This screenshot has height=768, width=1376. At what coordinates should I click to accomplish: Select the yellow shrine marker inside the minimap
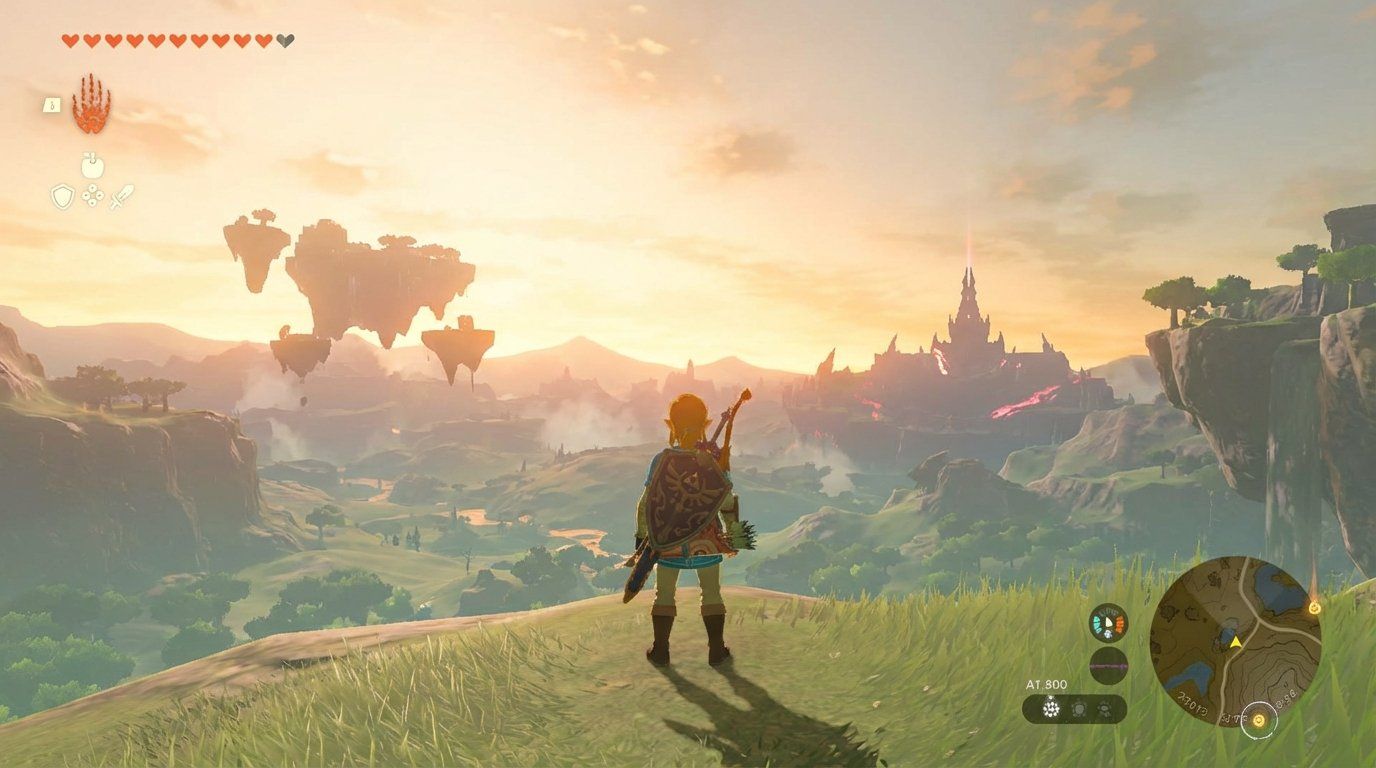1259,720
